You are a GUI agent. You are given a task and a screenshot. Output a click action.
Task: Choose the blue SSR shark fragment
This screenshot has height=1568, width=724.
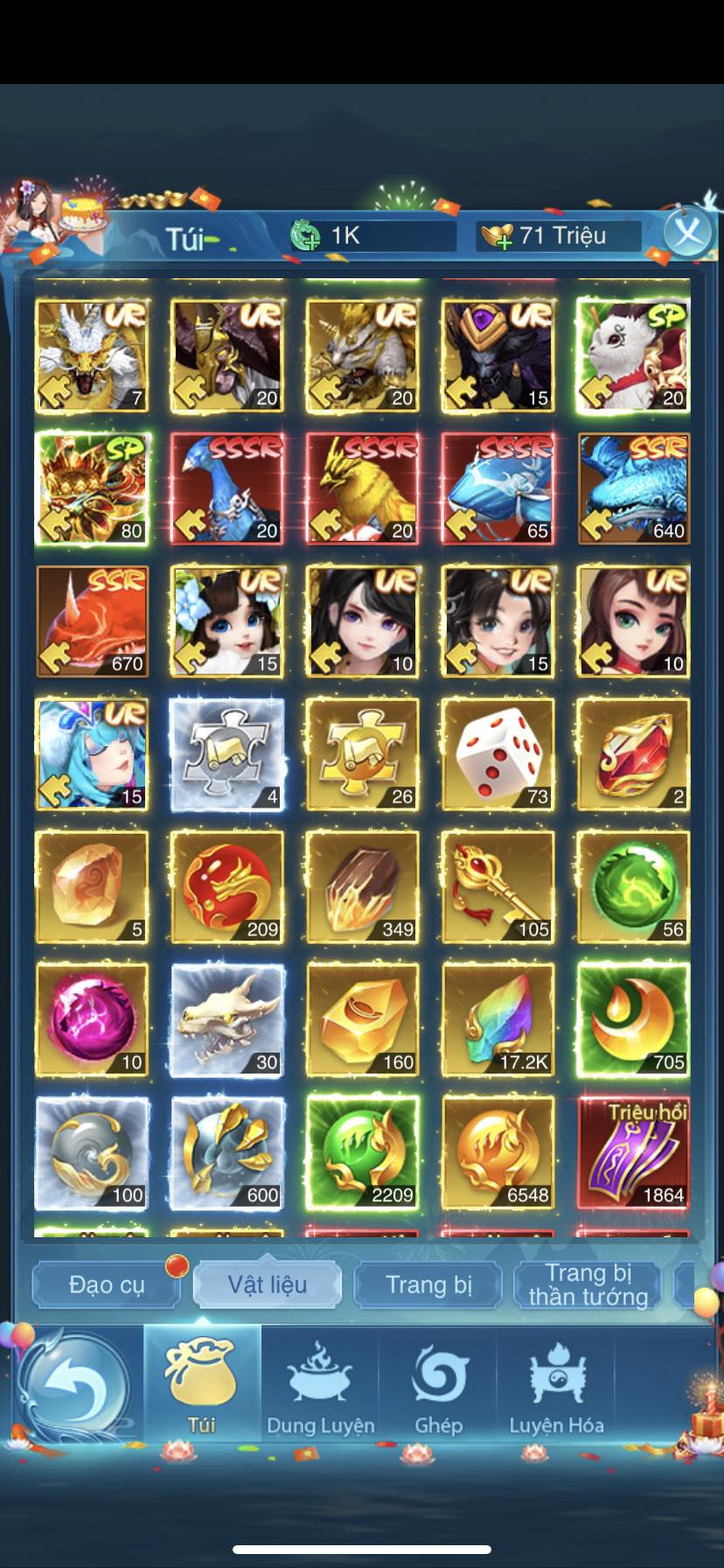[x=633, y=488]
